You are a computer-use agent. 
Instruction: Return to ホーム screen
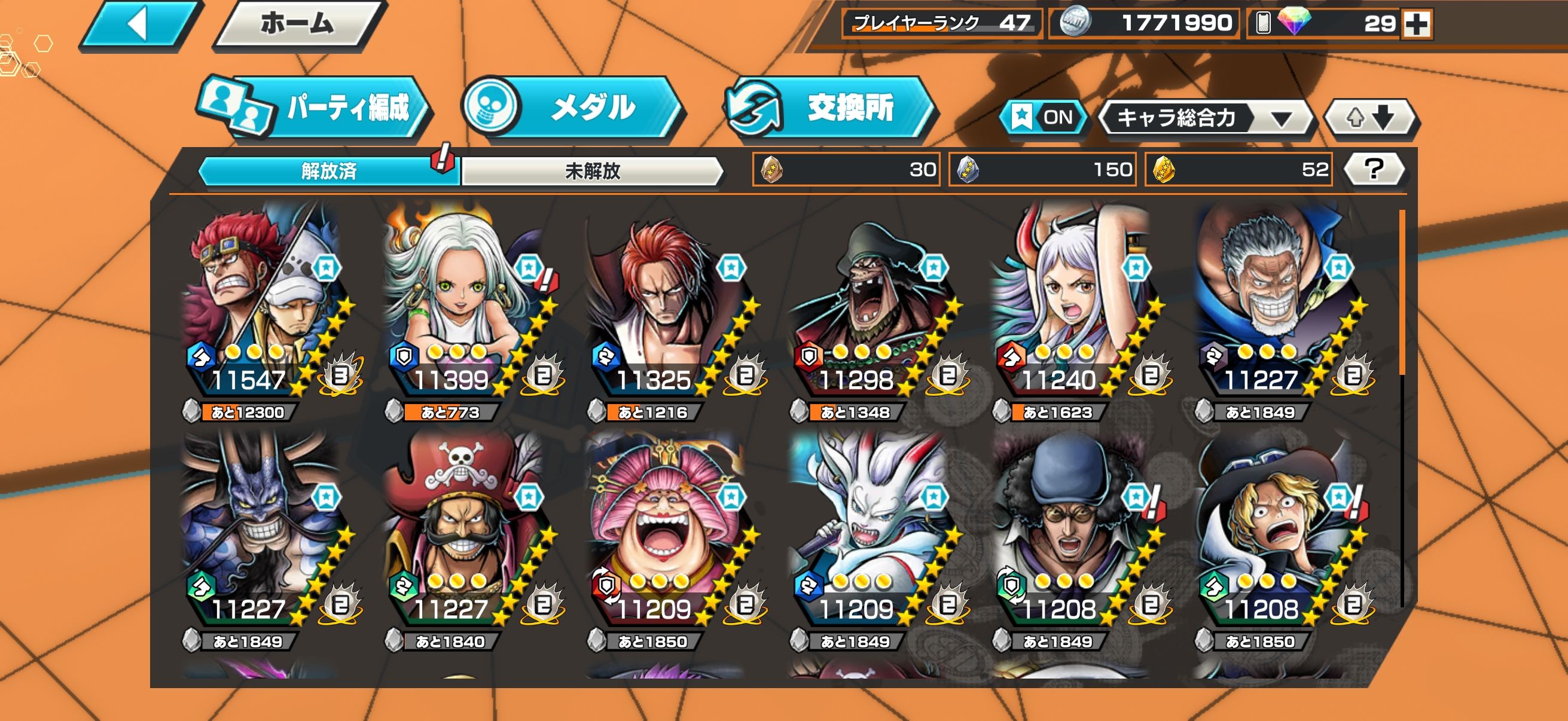(x=297, y=25)
